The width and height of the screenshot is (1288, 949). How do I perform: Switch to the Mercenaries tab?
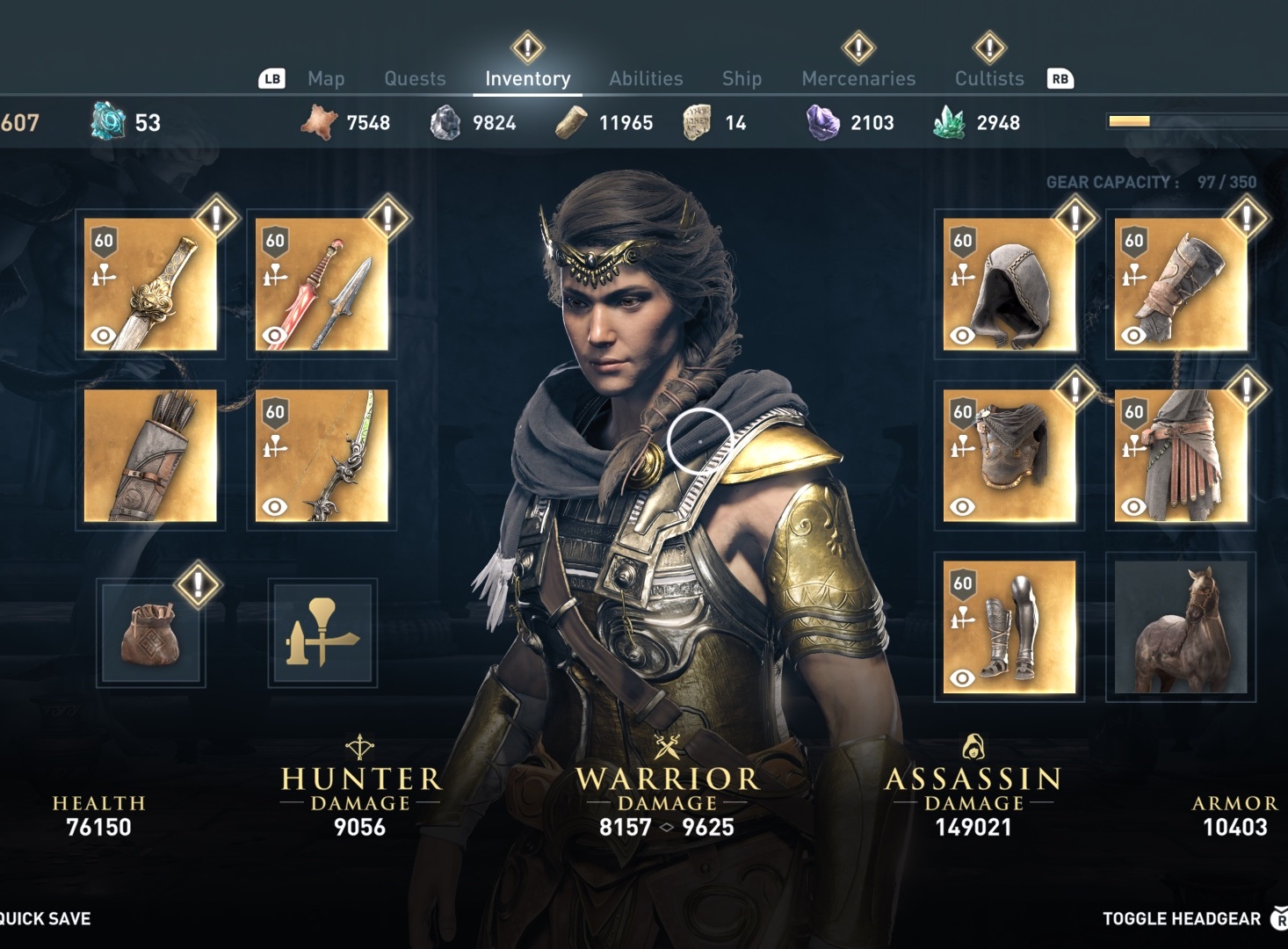858,79
